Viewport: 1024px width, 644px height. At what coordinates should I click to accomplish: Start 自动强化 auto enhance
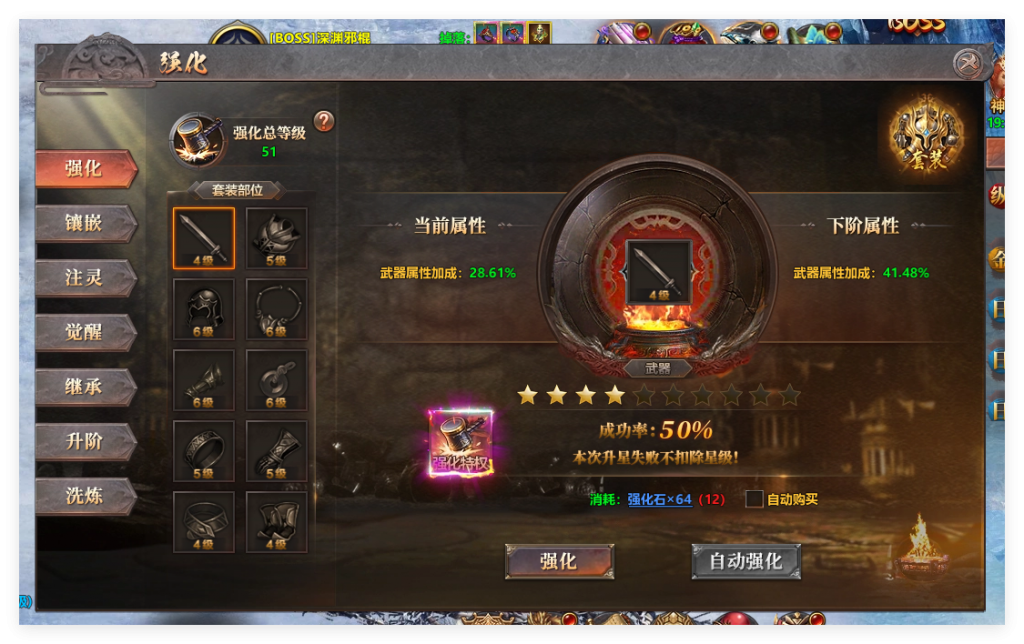point(746,561)
